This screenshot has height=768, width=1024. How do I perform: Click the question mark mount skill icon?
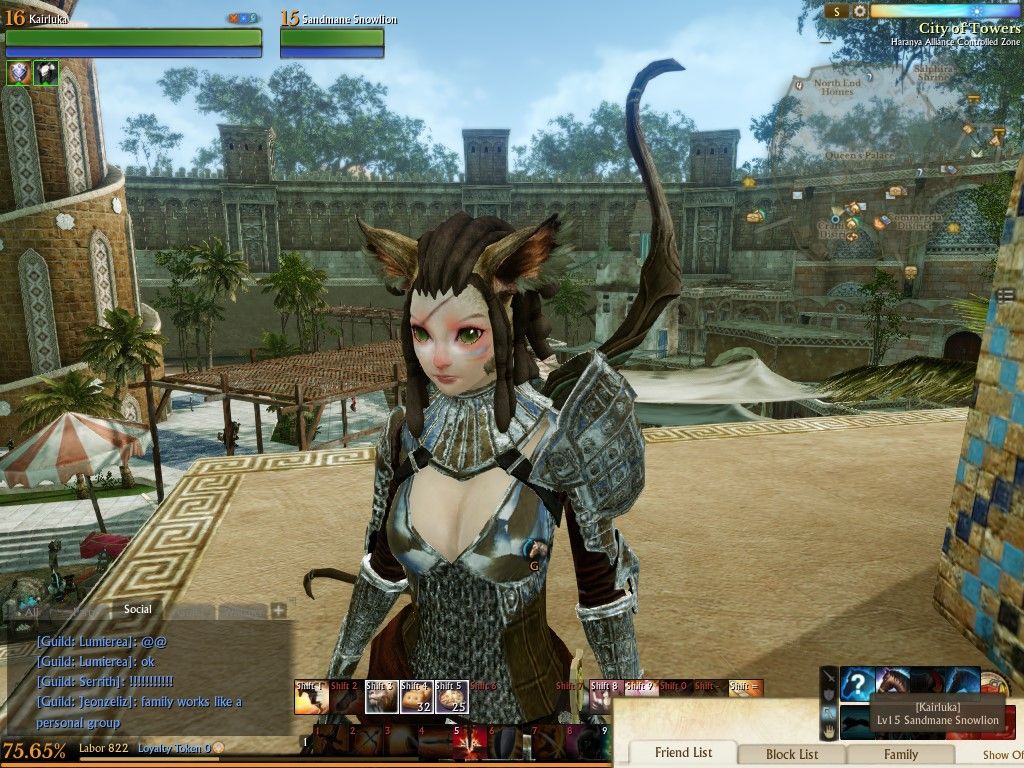[858, 685]
